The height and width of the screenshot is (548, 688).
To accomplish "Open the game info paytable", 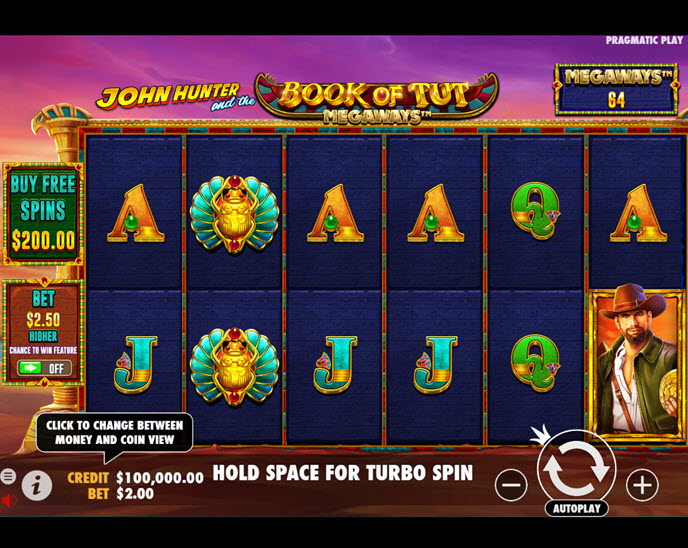I will point(37,486).
